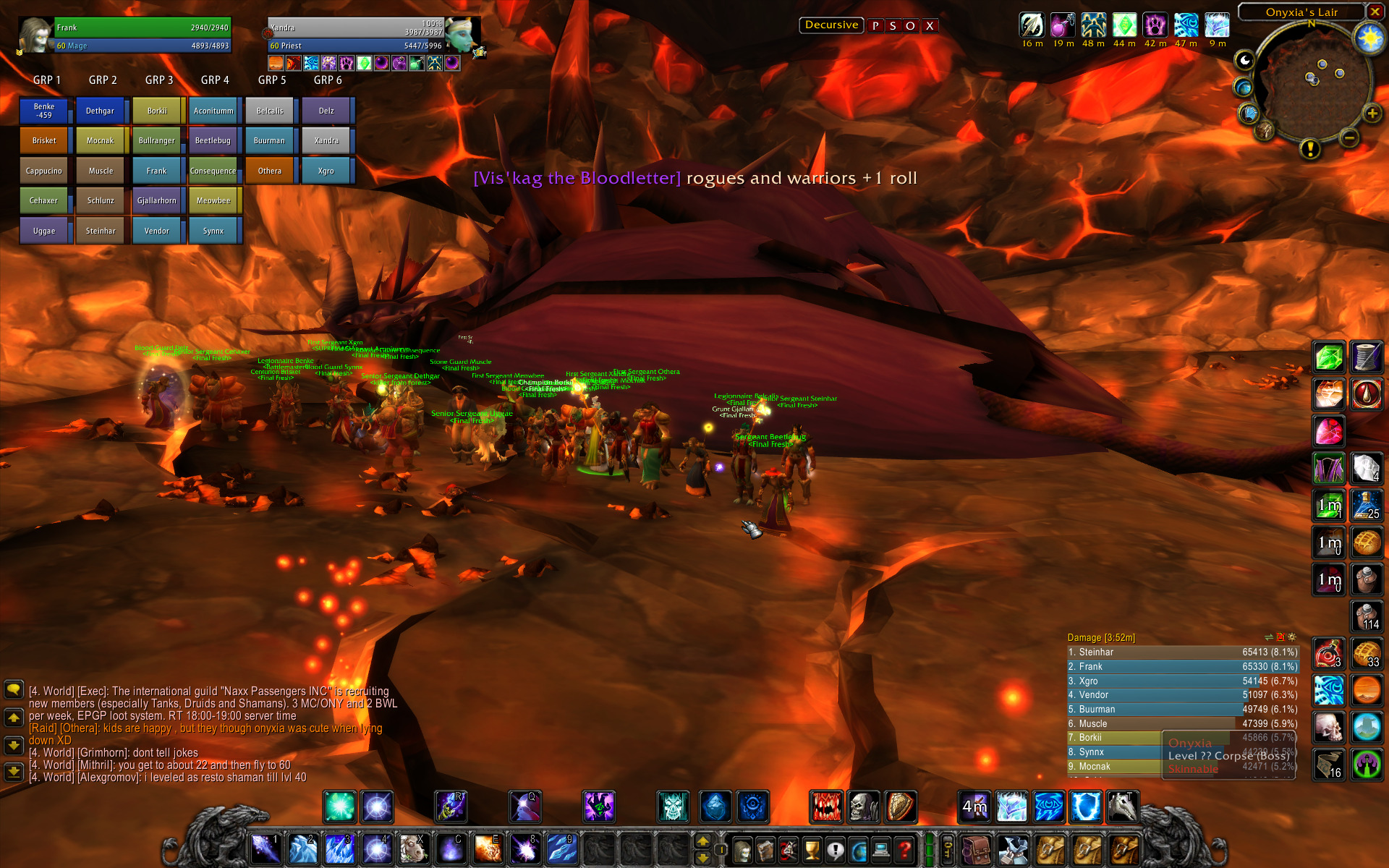Viewport: 1389px width, 868px height.
Task: Open the character info micro button
Action: coord(743,849)
